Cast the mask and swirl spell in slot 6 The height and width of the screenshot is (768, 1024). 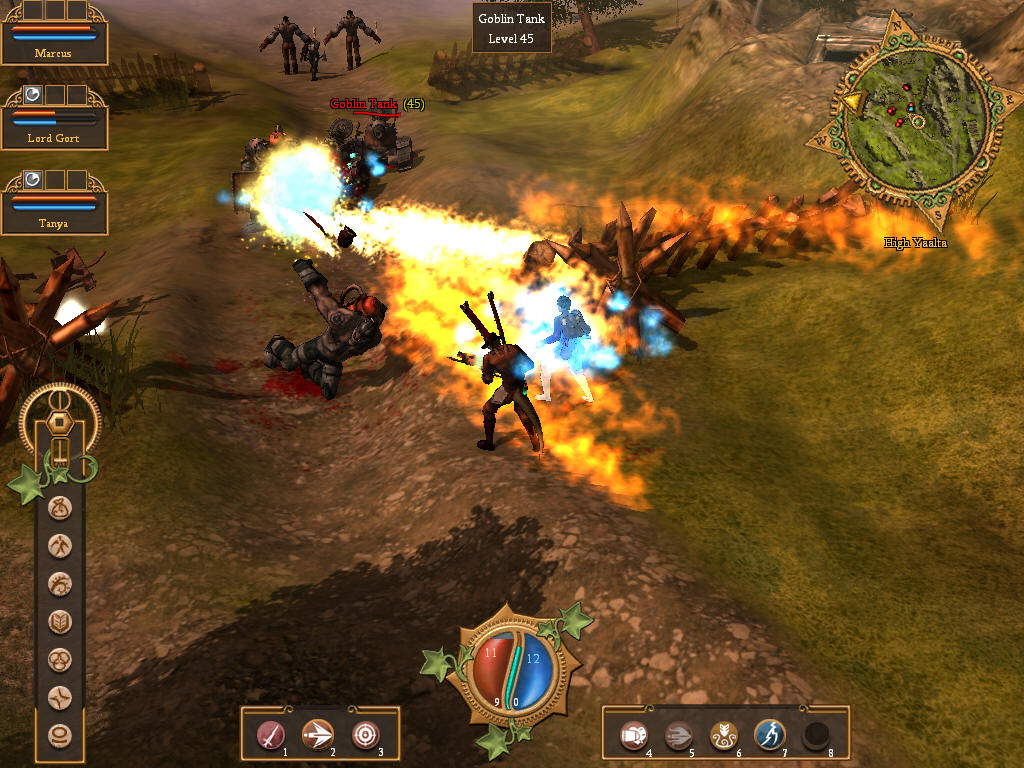(x=725, y=736)
